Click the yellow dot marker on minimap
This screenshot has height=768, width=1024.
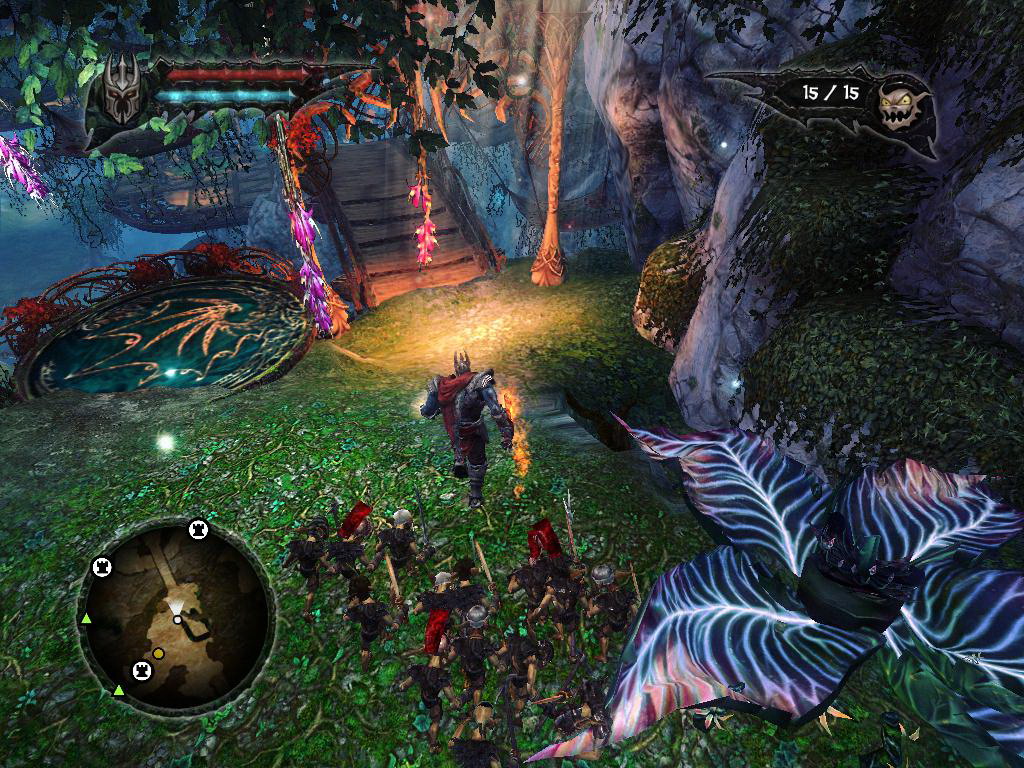pos(158,654)
